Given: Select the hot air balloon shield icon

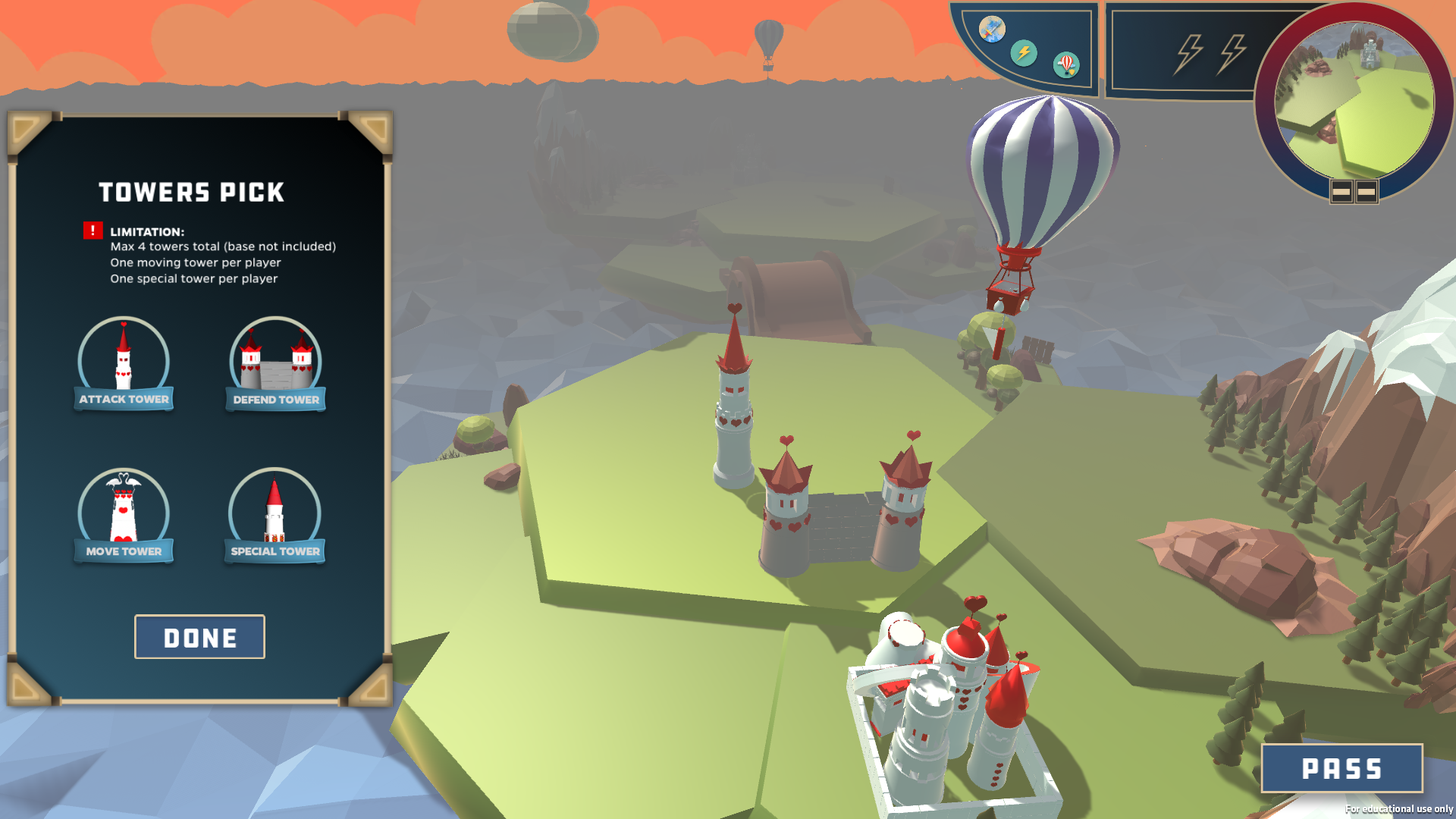Looking at the screenshot, I should pos(1066,64).
